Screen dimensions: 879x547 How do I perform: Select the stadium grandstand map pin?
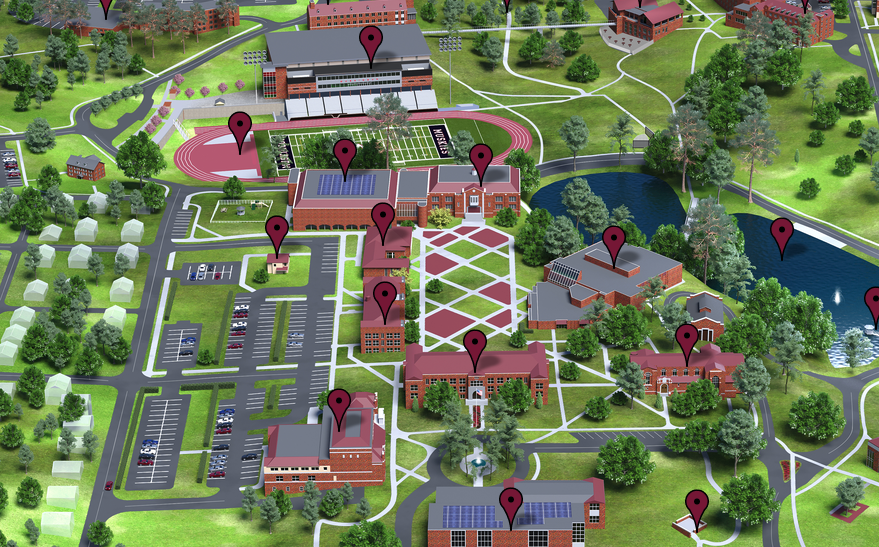[x=372, y=43]
